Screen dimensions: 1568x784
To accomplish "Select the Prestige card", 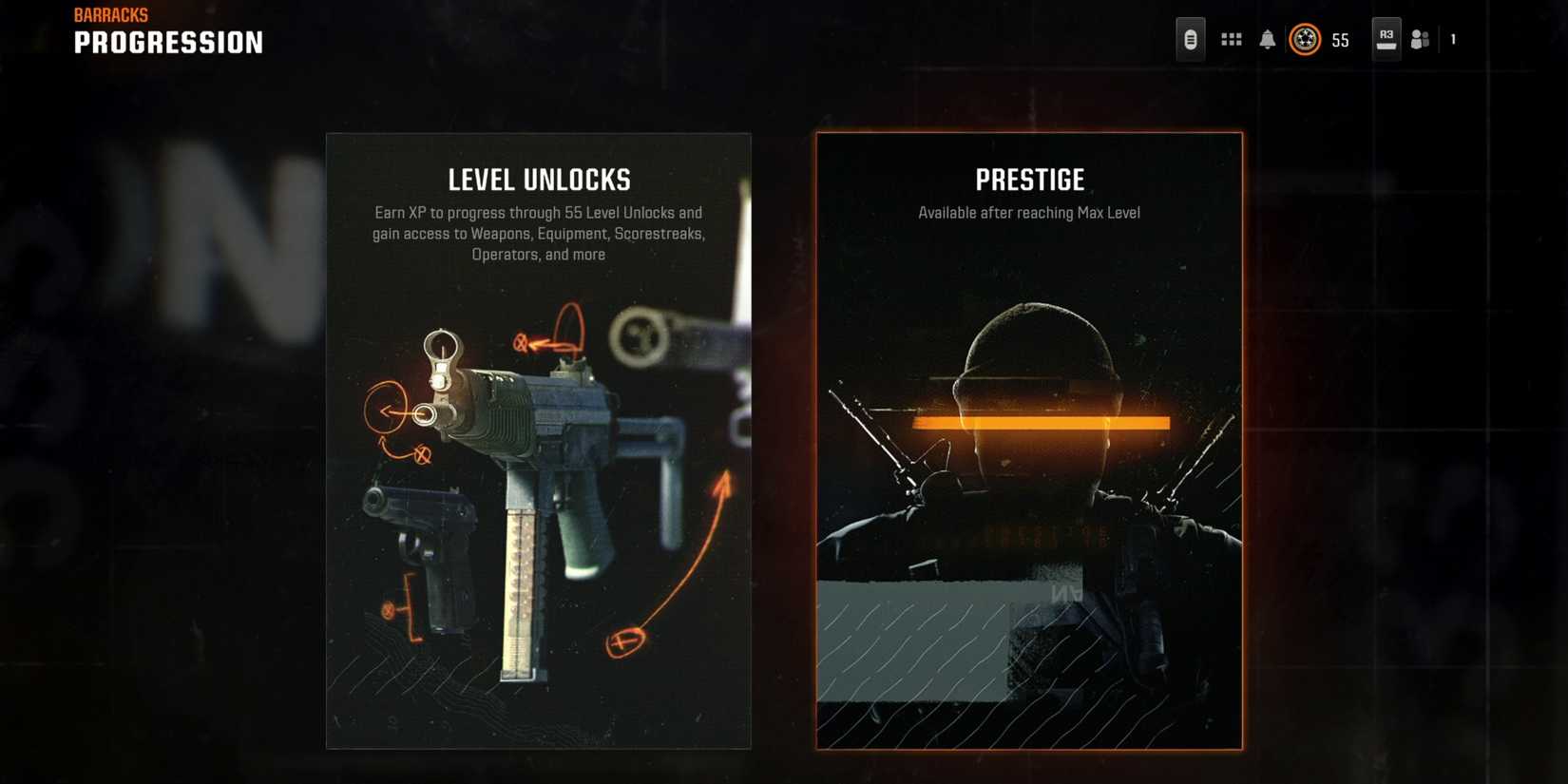I will coord(1029,439).
